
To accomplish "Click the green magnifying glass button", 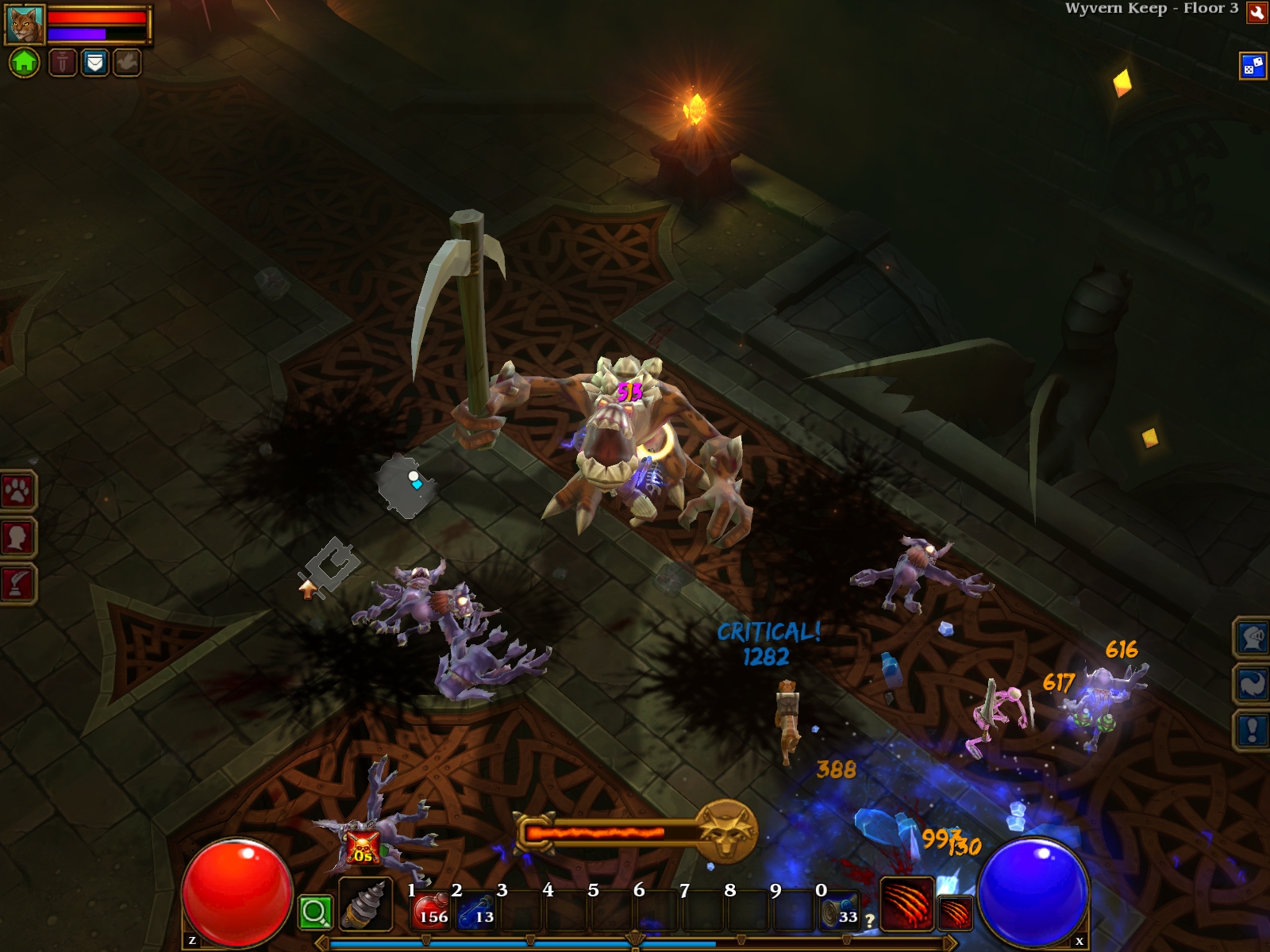I will 314,912.
